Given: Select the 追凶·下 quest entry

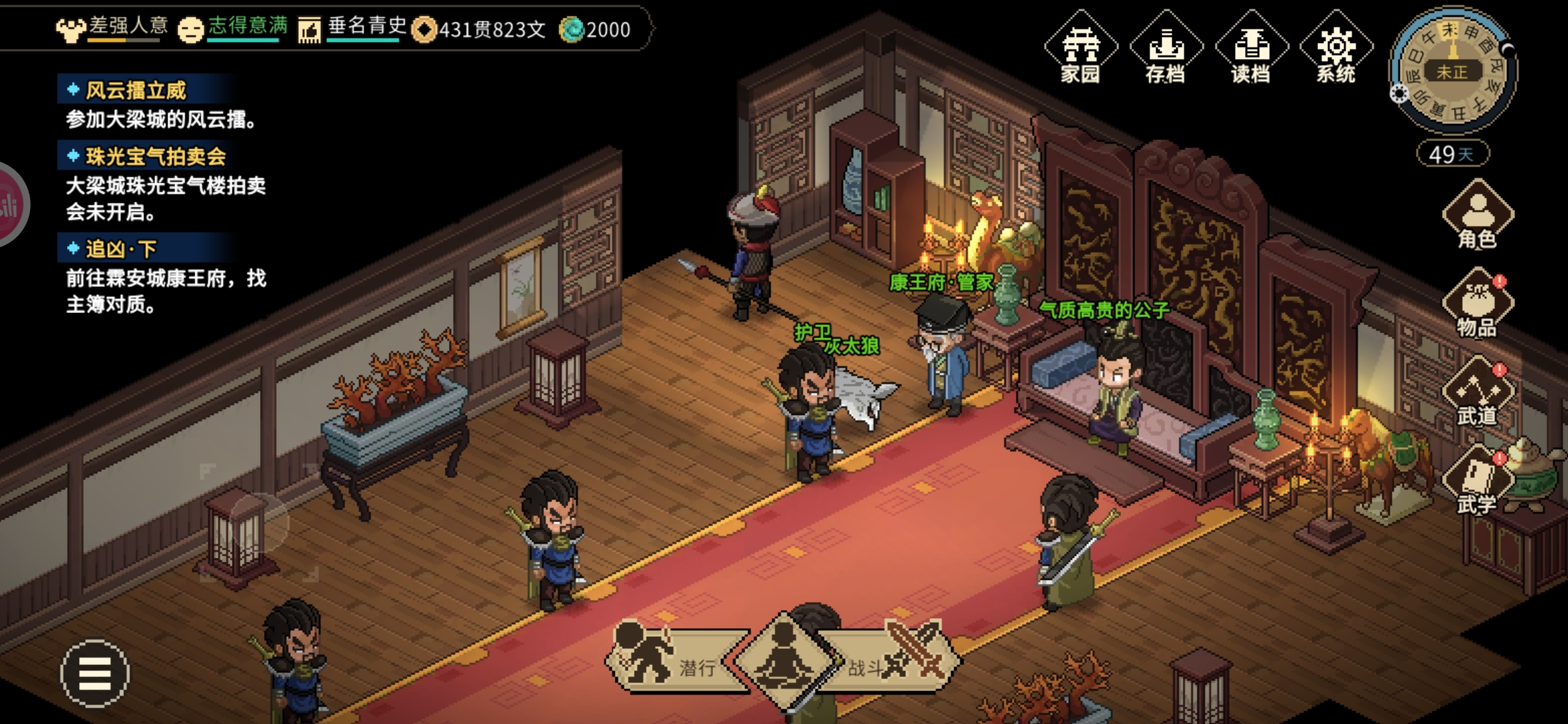Looking at the screenshot, I should 121,249.
